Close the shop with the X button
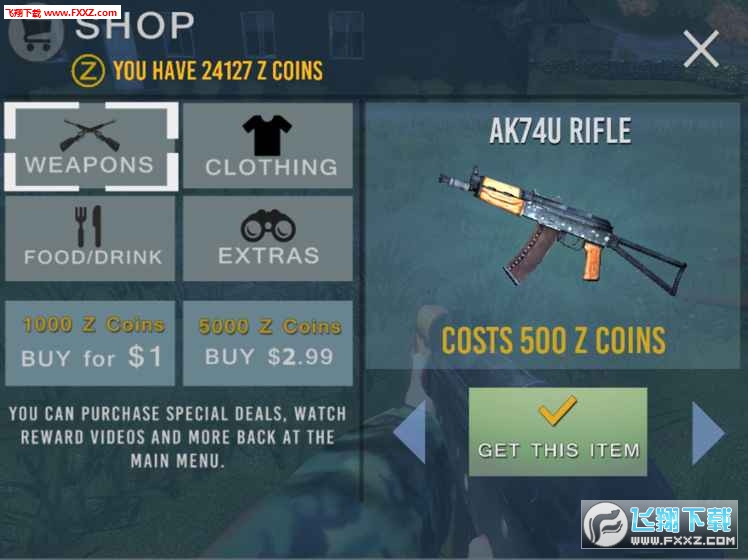Viewport: 748px width, 560px height. click(x=700, y=48)
